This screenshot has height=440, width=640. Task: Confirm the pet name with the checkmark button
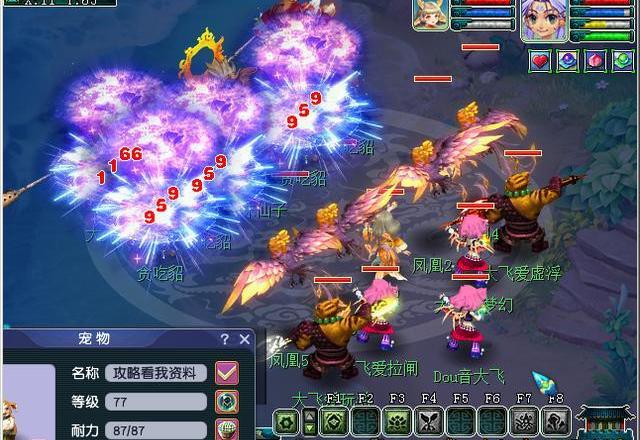[x=227, y=373]
